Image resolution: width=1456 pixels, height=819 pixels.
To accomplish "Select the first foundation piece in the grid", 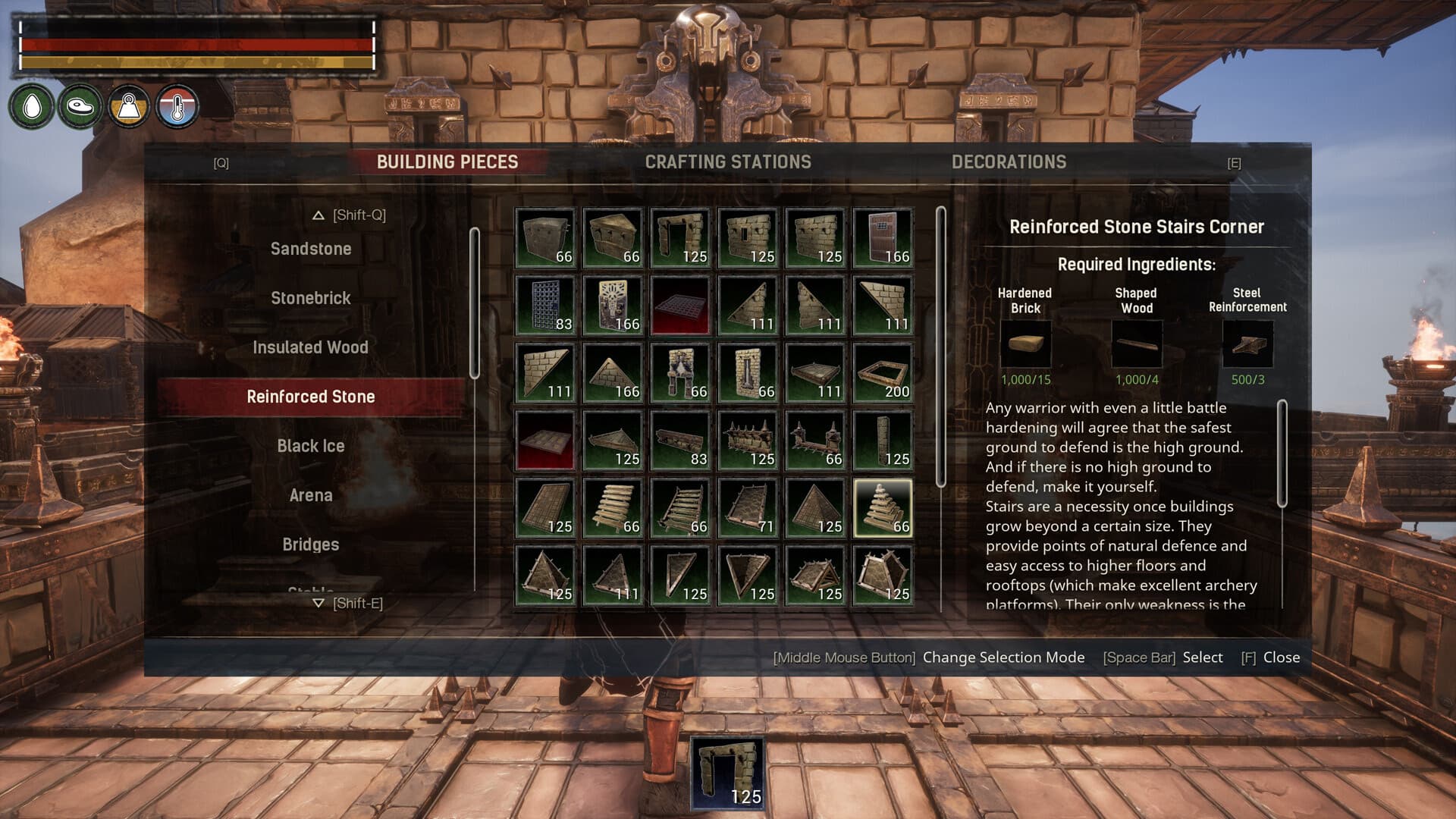I will [544, 235].
